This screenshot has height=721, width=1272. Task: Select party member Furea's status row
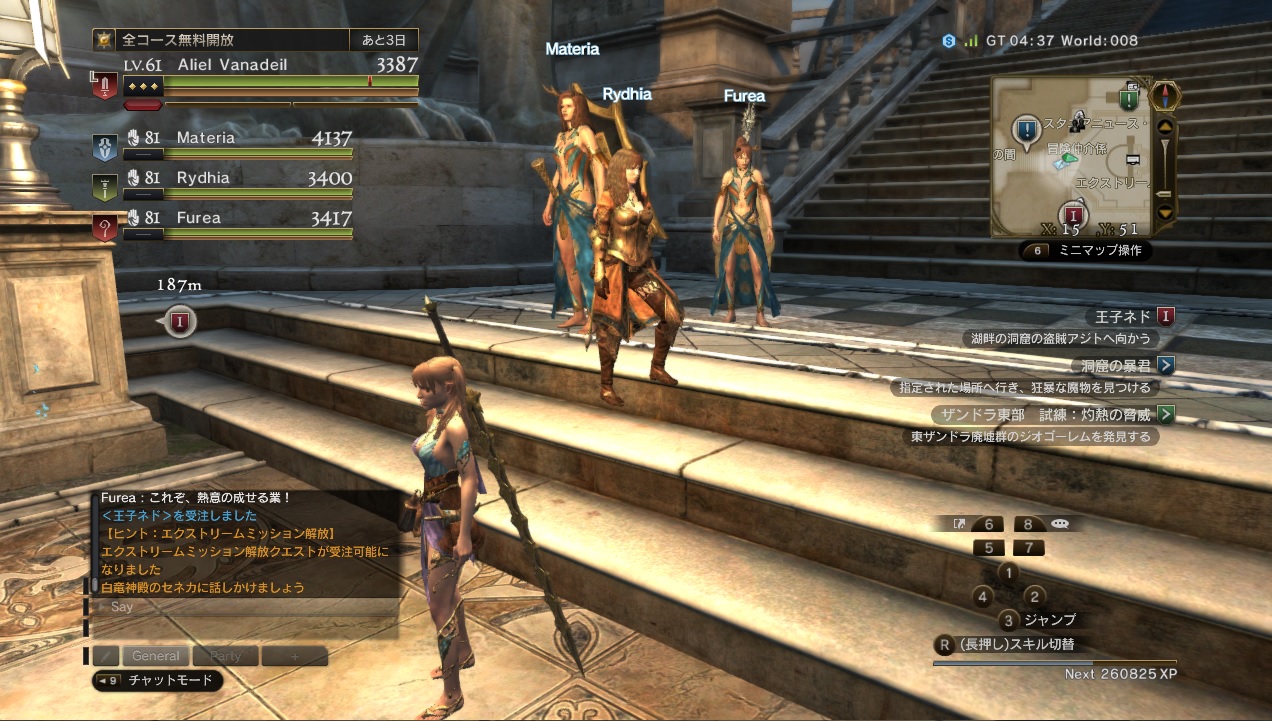click(x=237, y=223)
